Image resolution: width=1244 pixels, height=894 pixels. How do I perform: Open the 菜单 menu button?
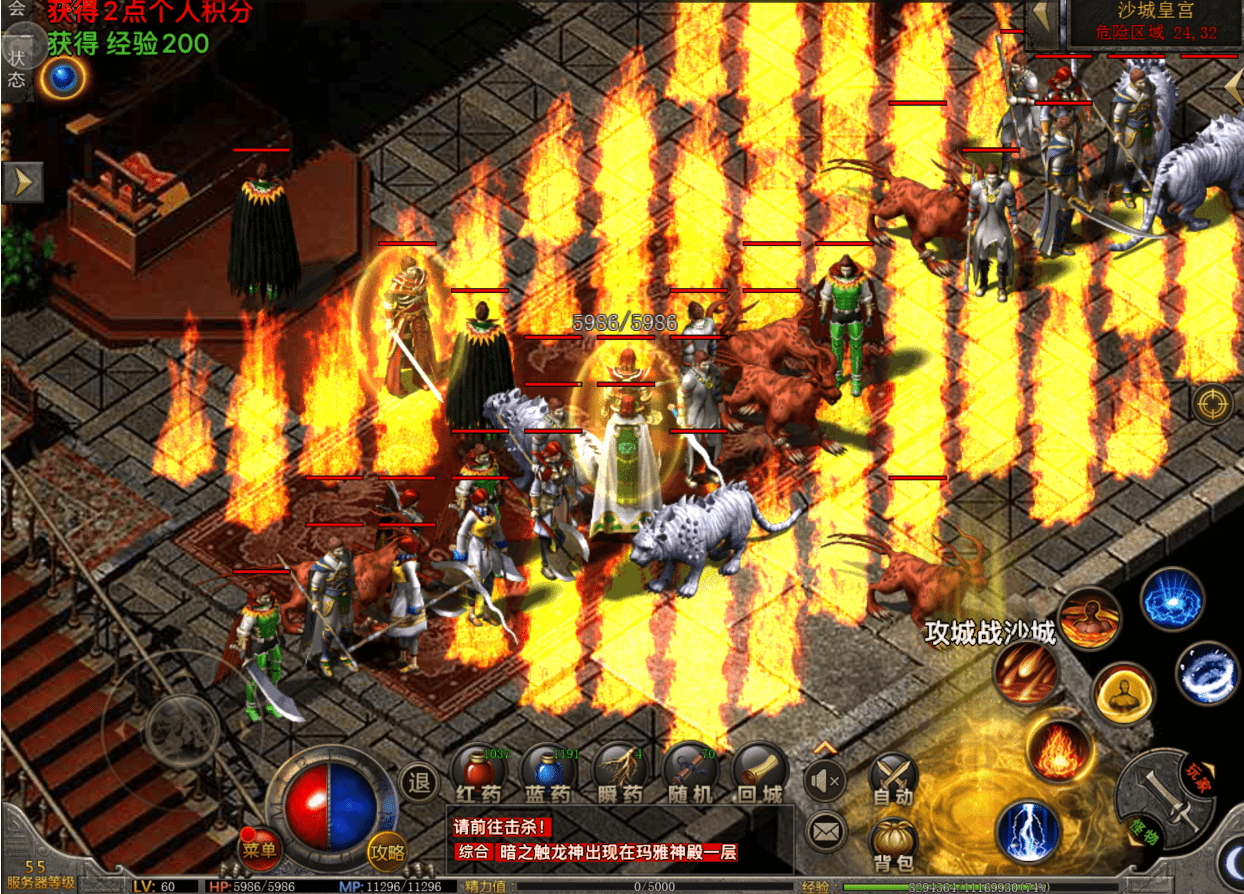point(259,850)
